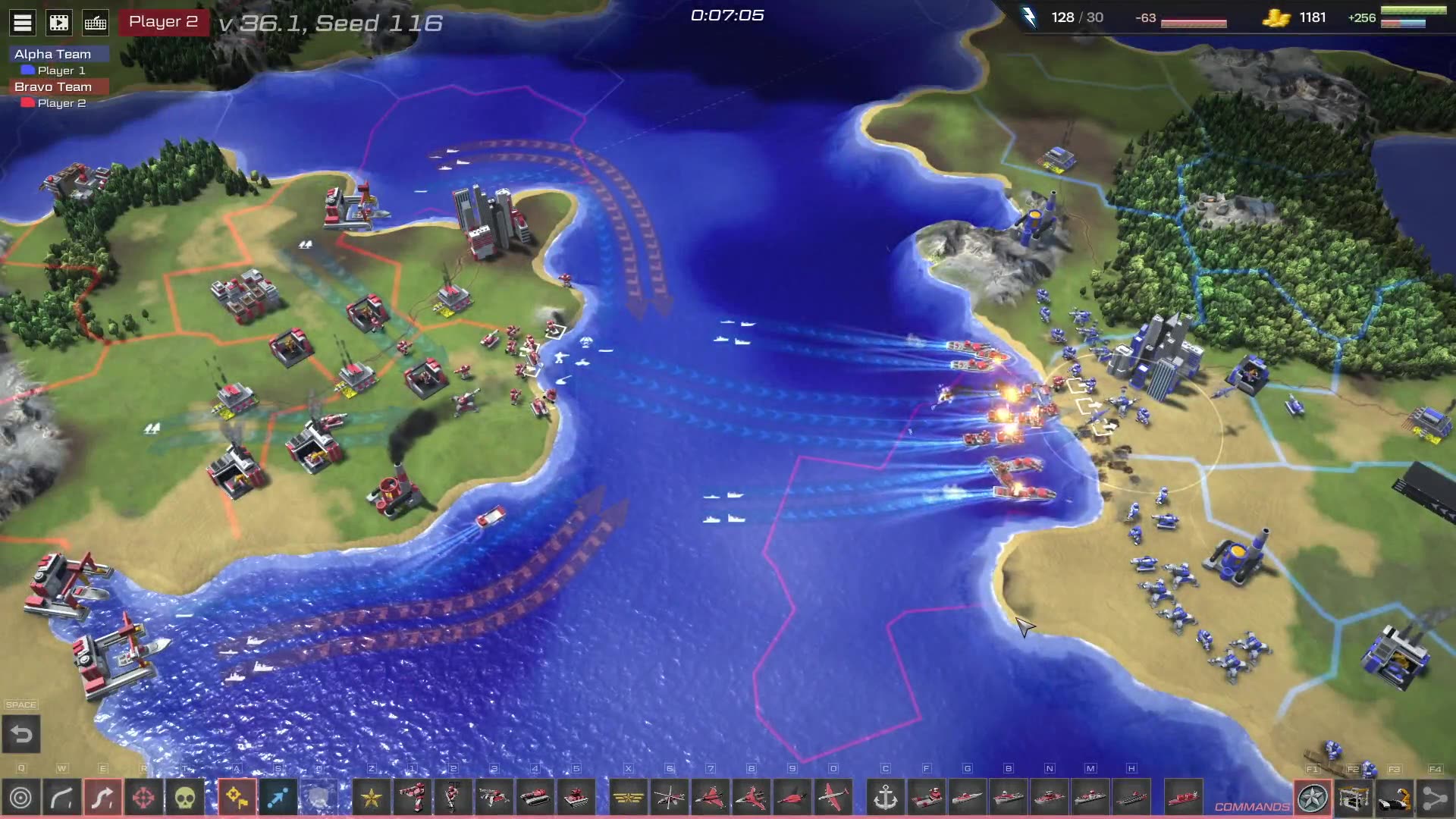Pick the red tank unit icon
This screenshot has width=1456, height=819.
tap(535, 798)
